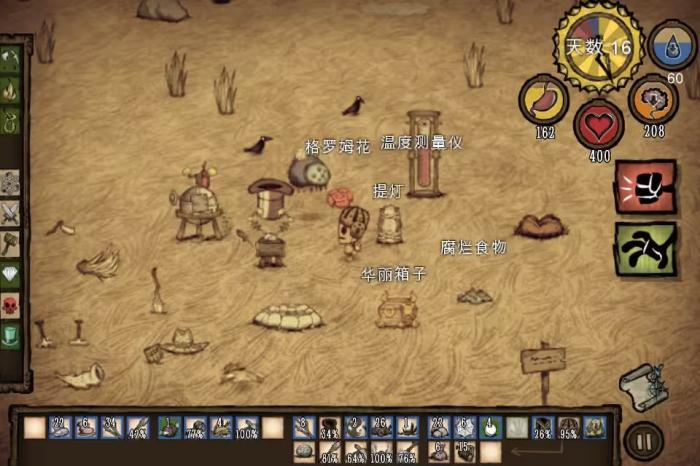Pause the game
The height and width of the screenshot is (466, 700).
coord(641,440)
